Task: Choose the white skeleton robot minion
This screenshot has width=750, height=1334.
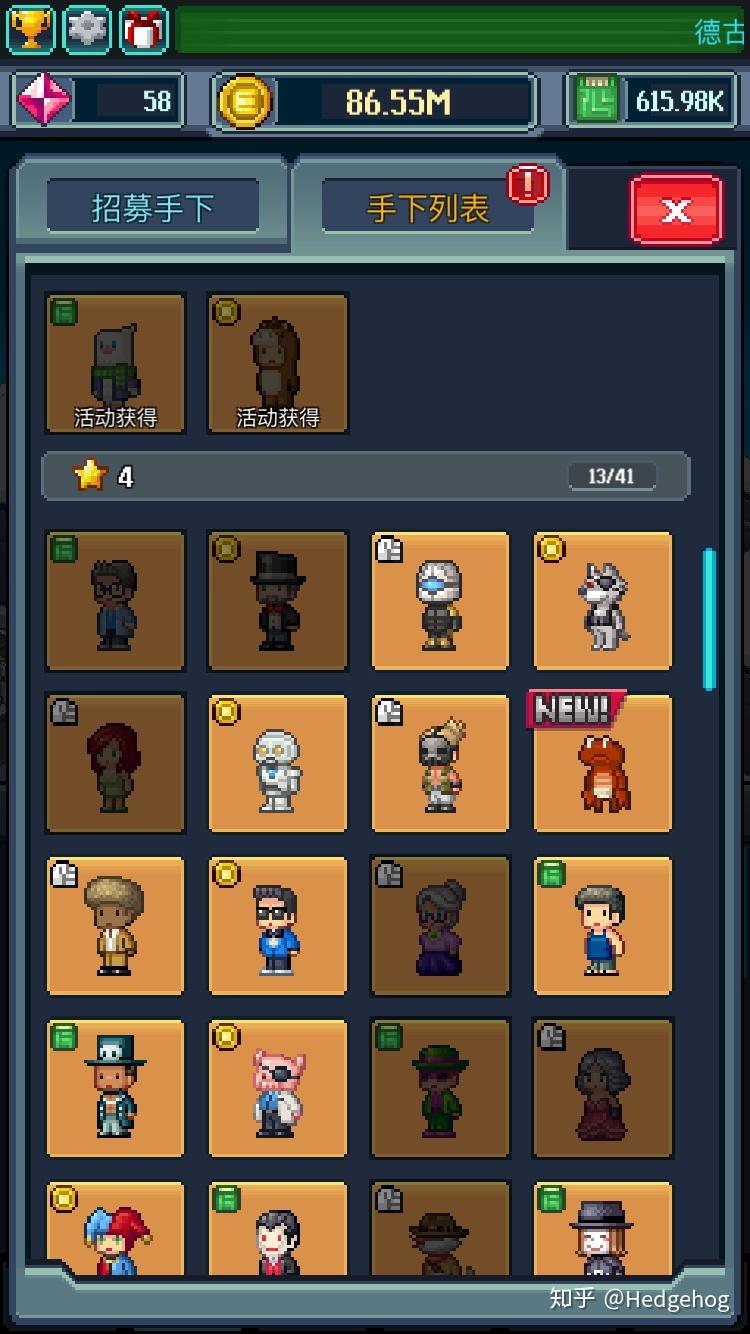Action: tap(277, 765)
